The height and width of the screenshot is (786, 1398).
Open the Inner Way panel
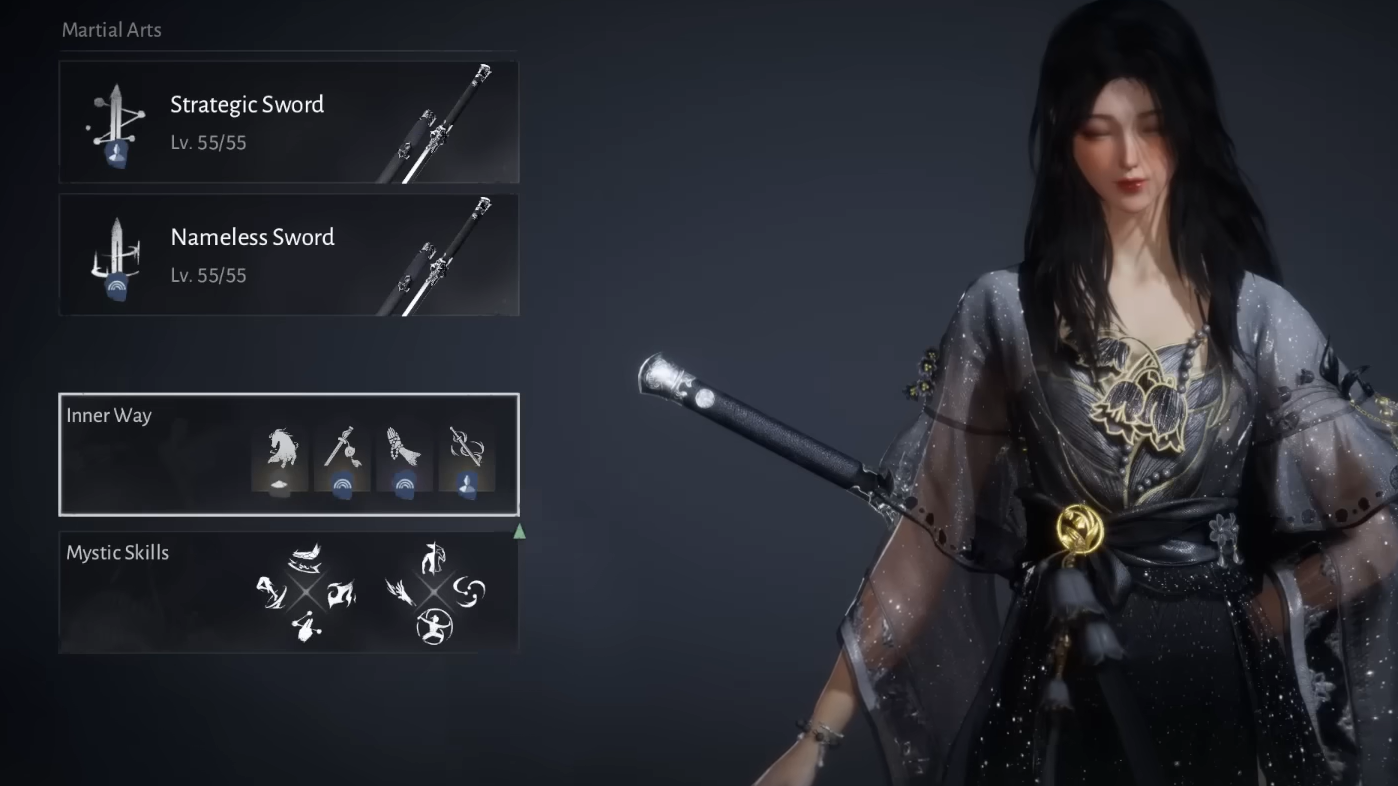point(110,416)
